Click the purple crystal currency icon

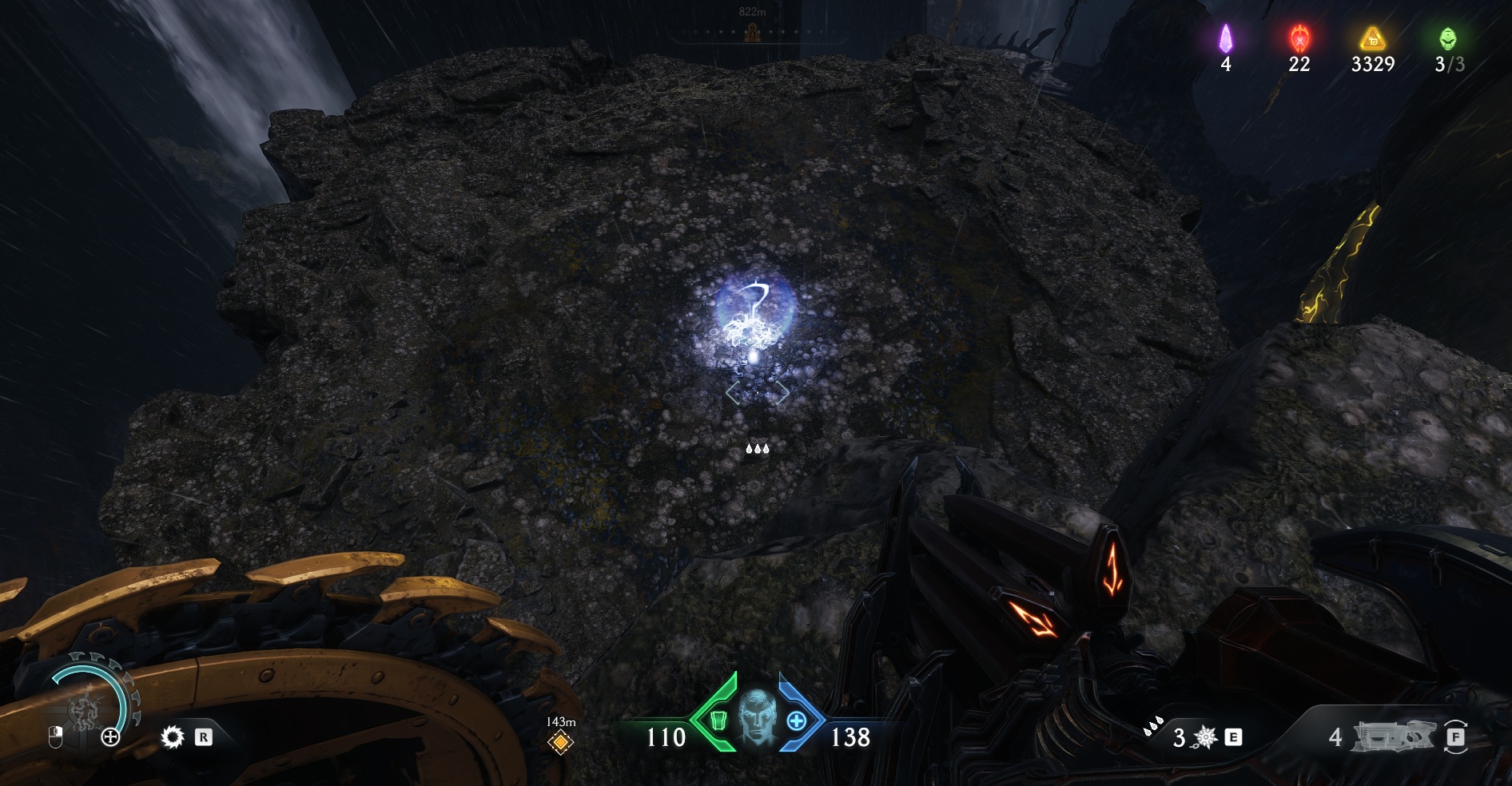pyautogui.click(x=1225, y=38)
